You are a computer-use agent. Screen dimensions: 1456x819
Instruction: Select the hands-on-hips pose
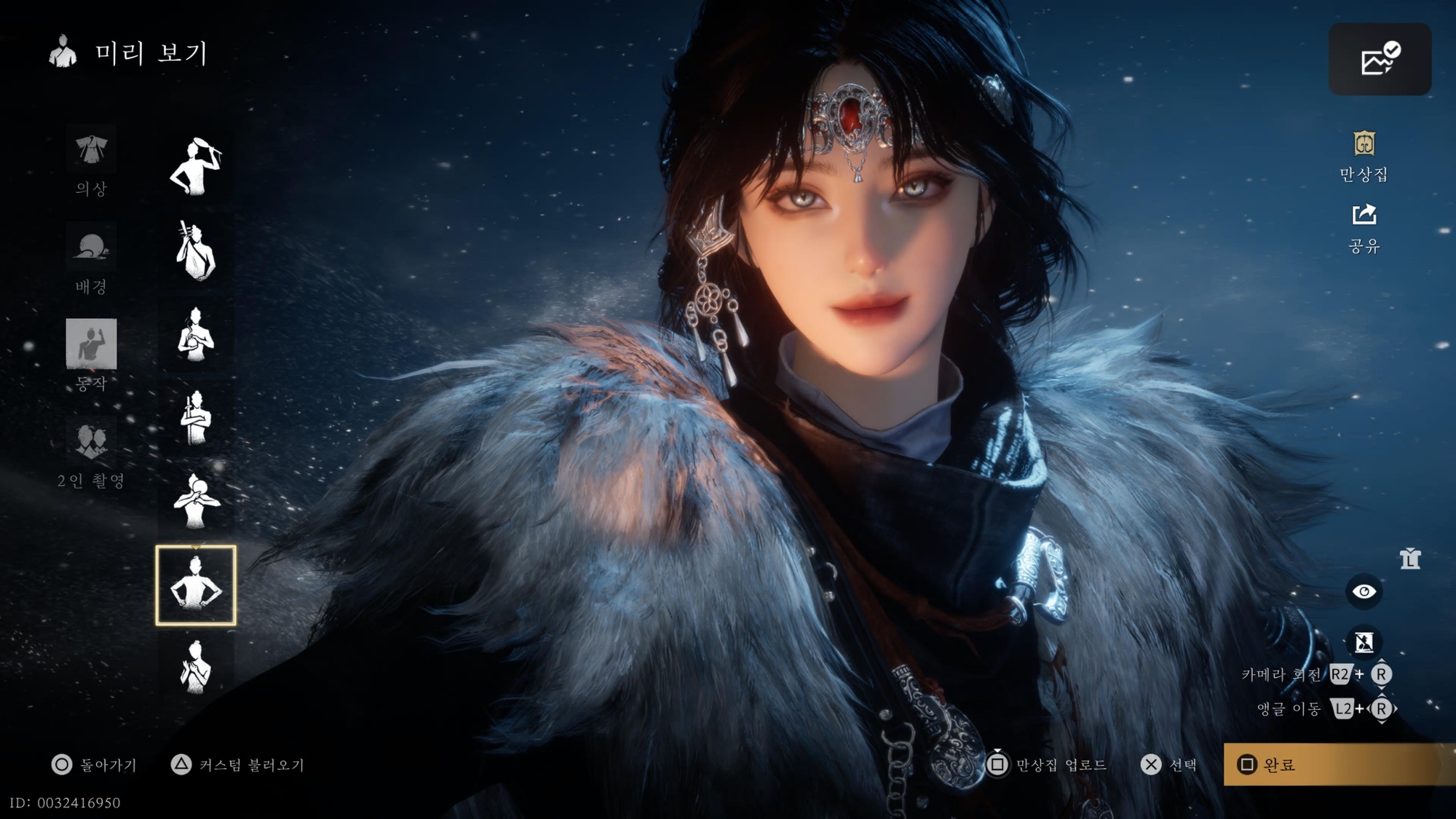[x=196, y=585]
